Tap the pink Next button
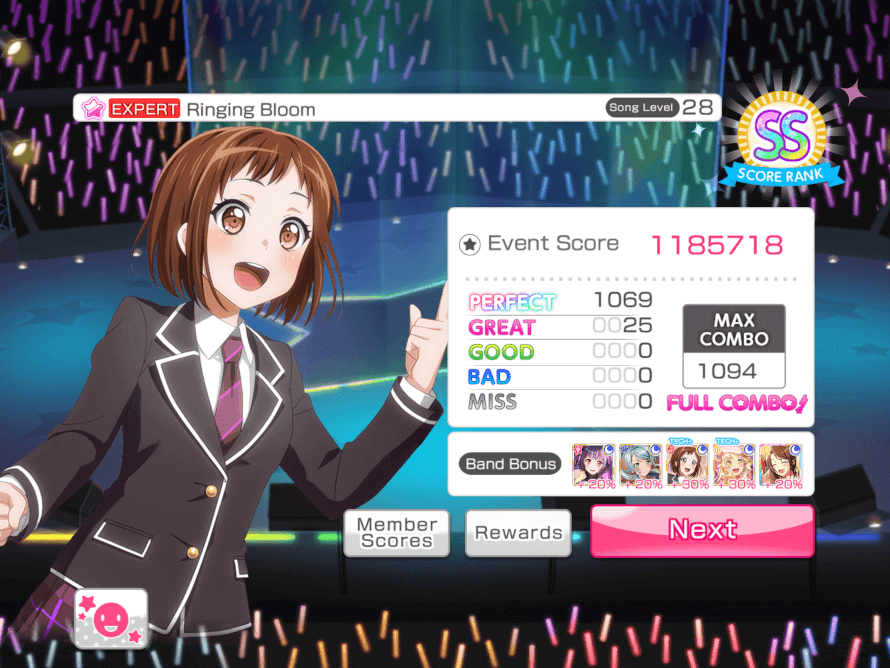890x668 pixels. tap(702, 530)
